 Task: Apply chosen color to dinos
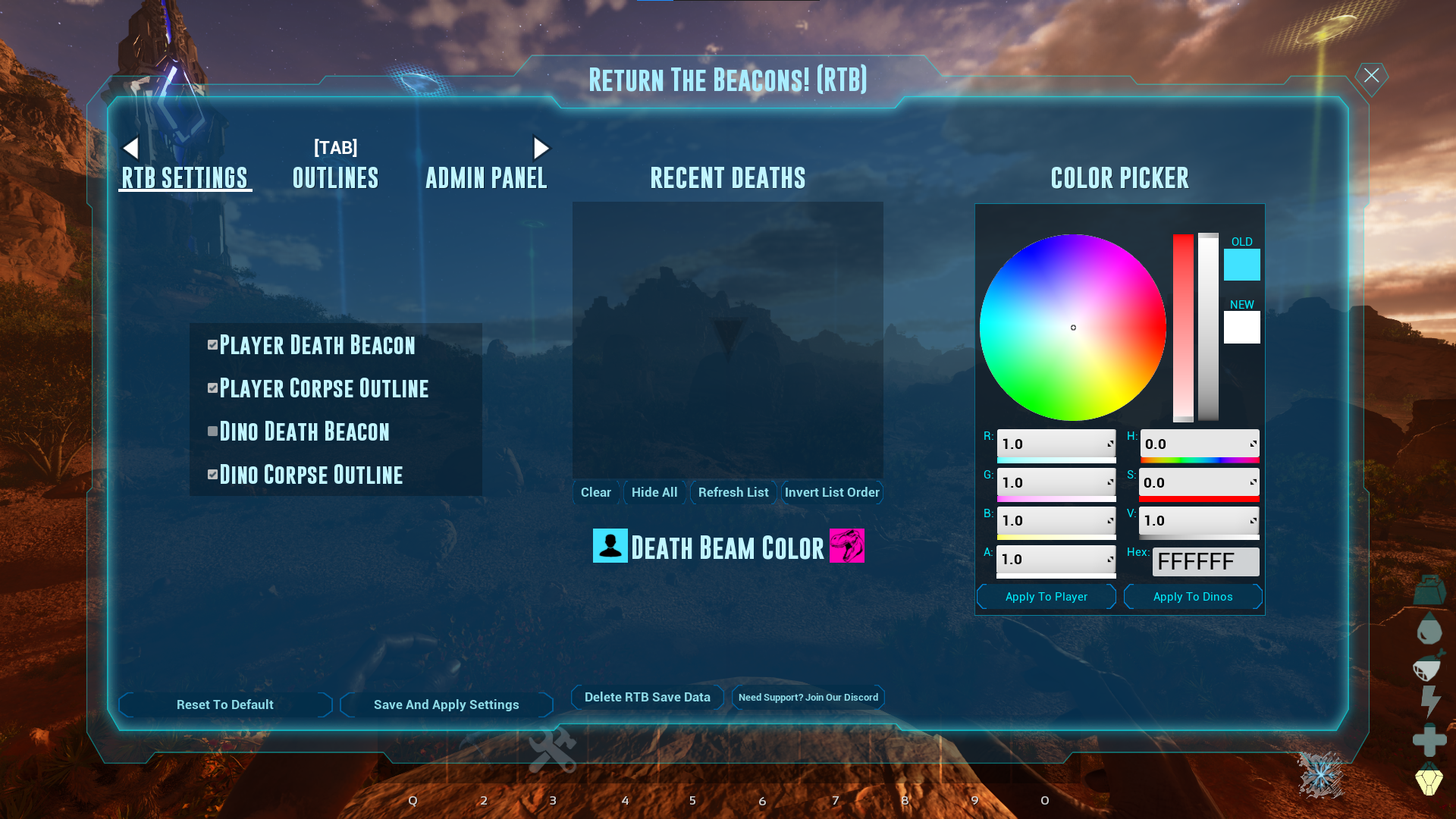click(x=1193, y=597)
